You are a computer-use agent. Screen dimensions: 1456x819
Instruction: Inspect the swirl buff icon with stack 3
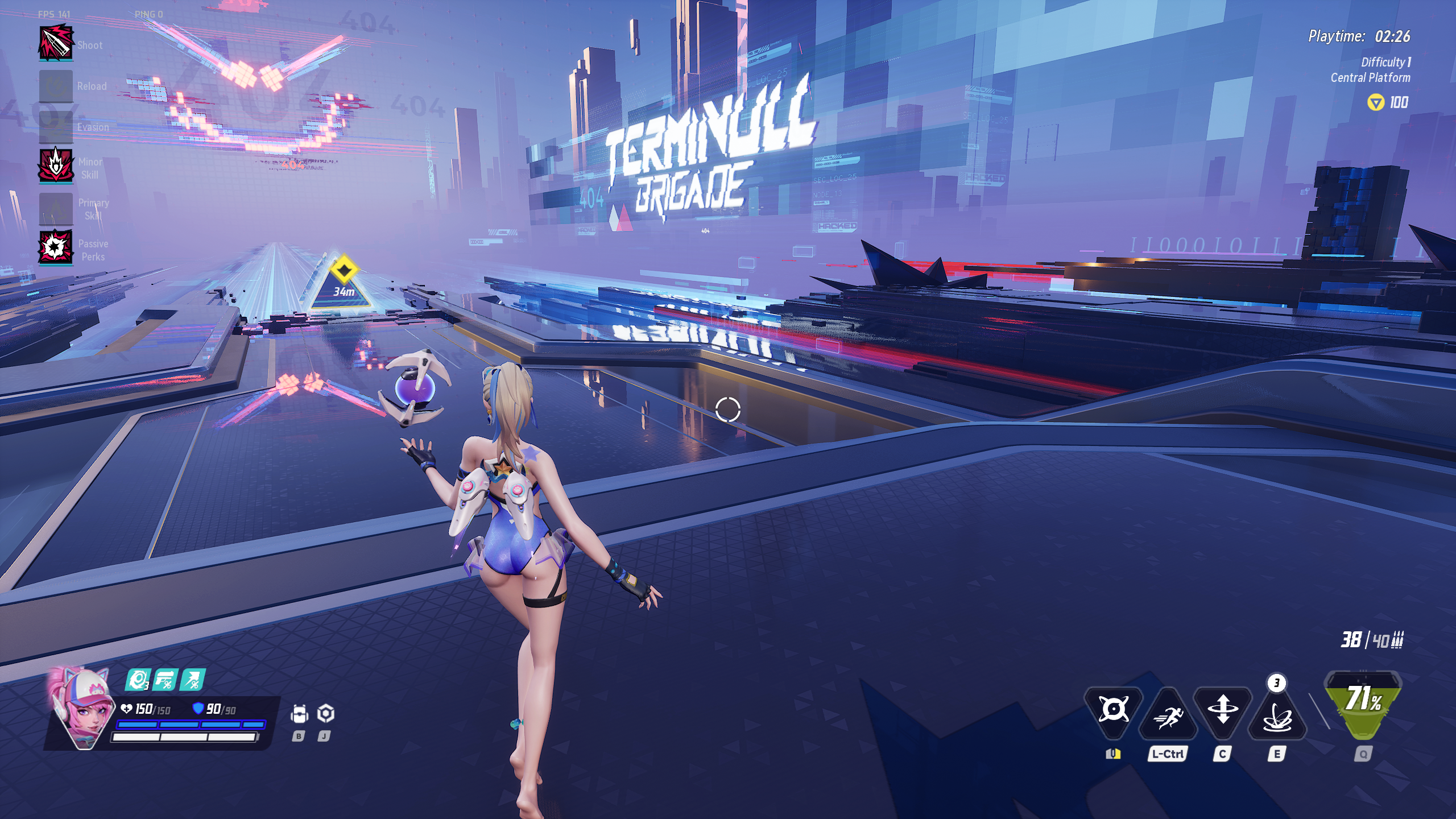pyautogui.click(x=137, y=680)
